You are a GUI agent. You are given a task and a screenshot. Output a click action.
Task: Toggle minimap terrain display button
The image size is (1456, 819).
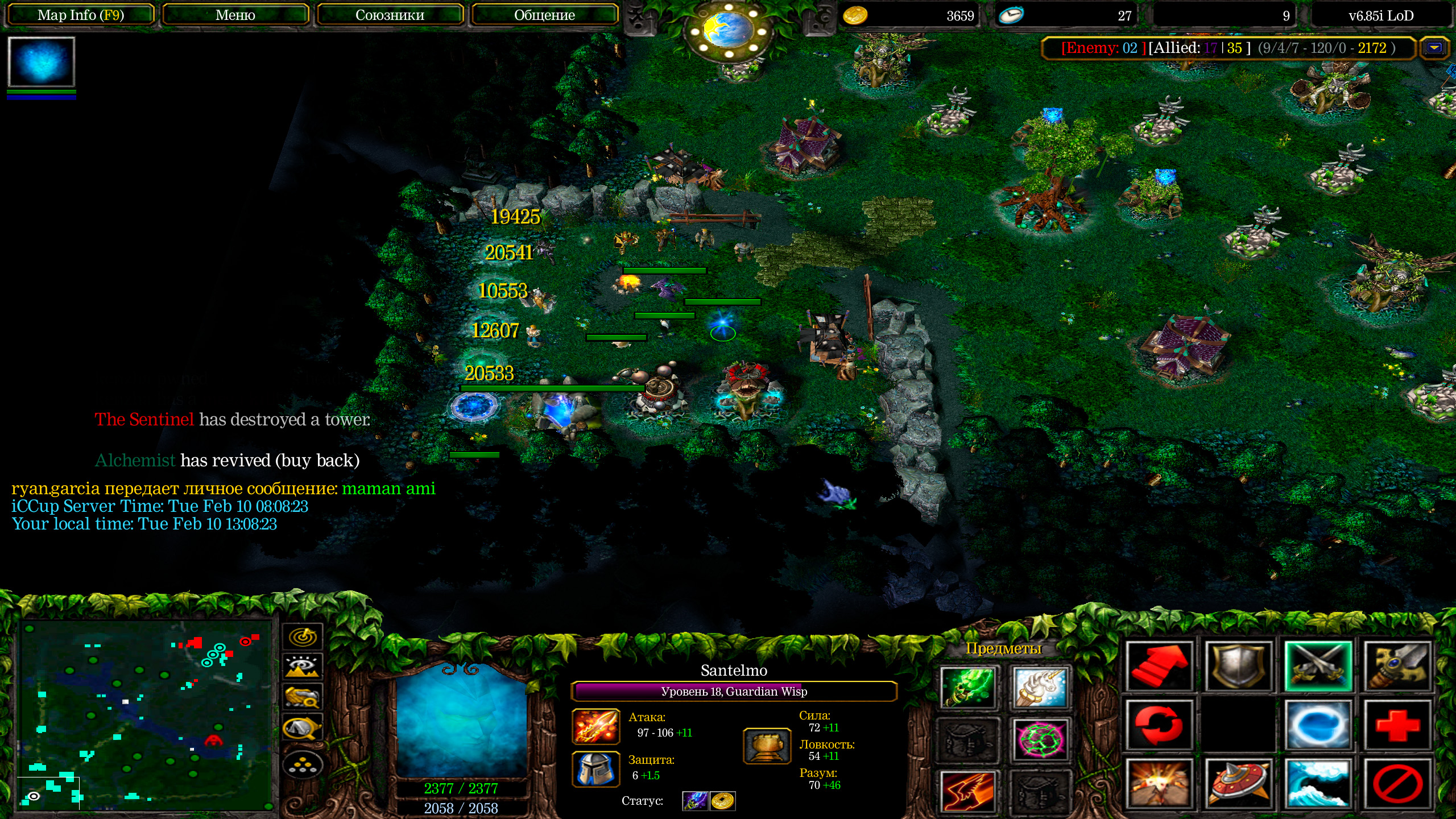click(x=303, y=667)
